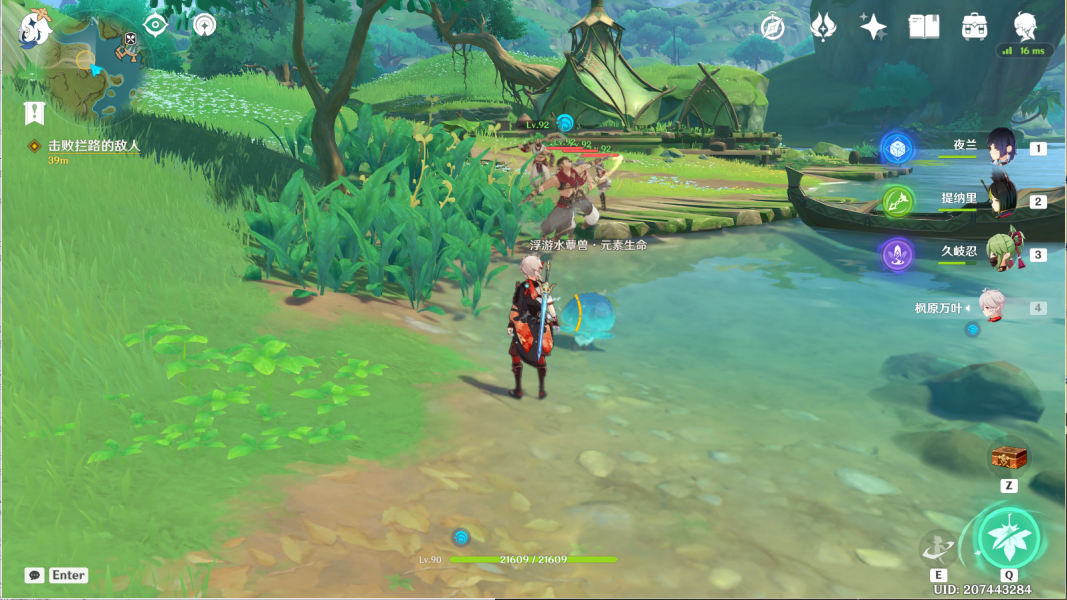Open the compass events icon

(x=772, y=27)
